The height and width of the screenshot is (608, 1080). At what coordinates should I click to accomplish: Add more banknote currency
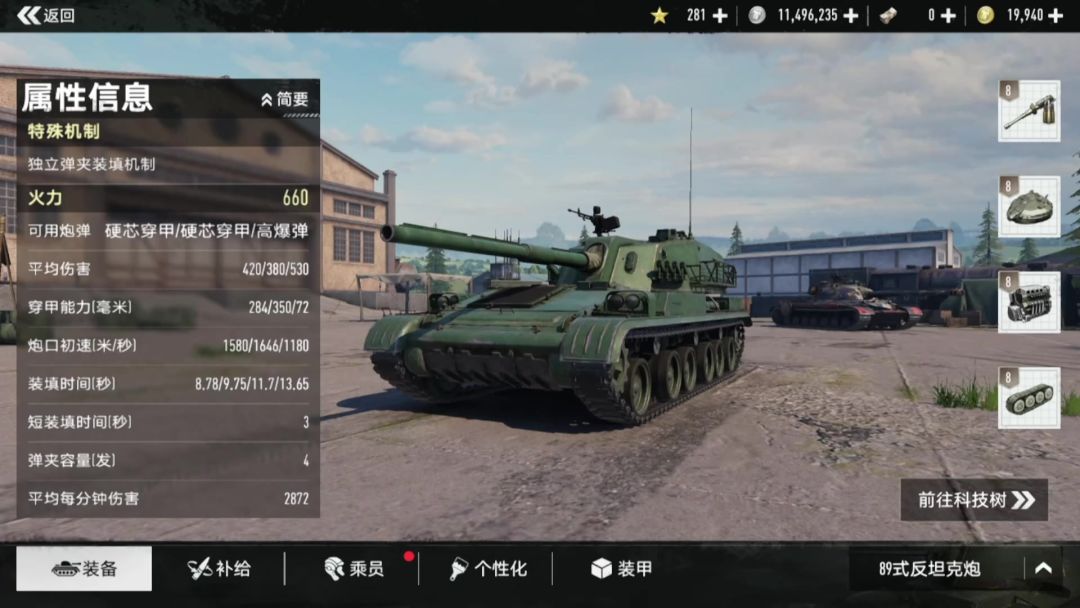point(948,15)
